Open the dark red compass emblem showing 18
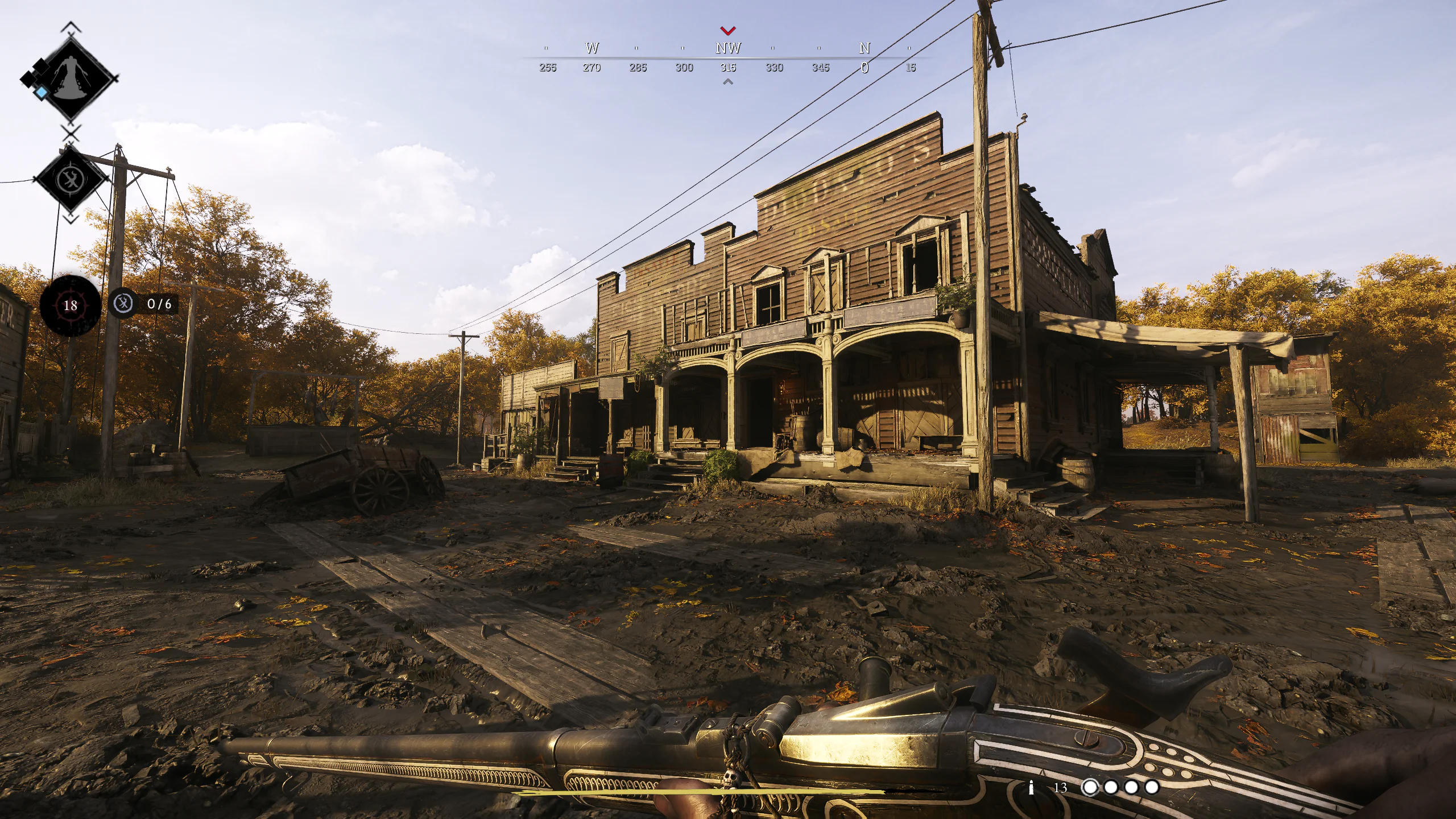Screen dimensions: 1456x819 tap(72, 305)
